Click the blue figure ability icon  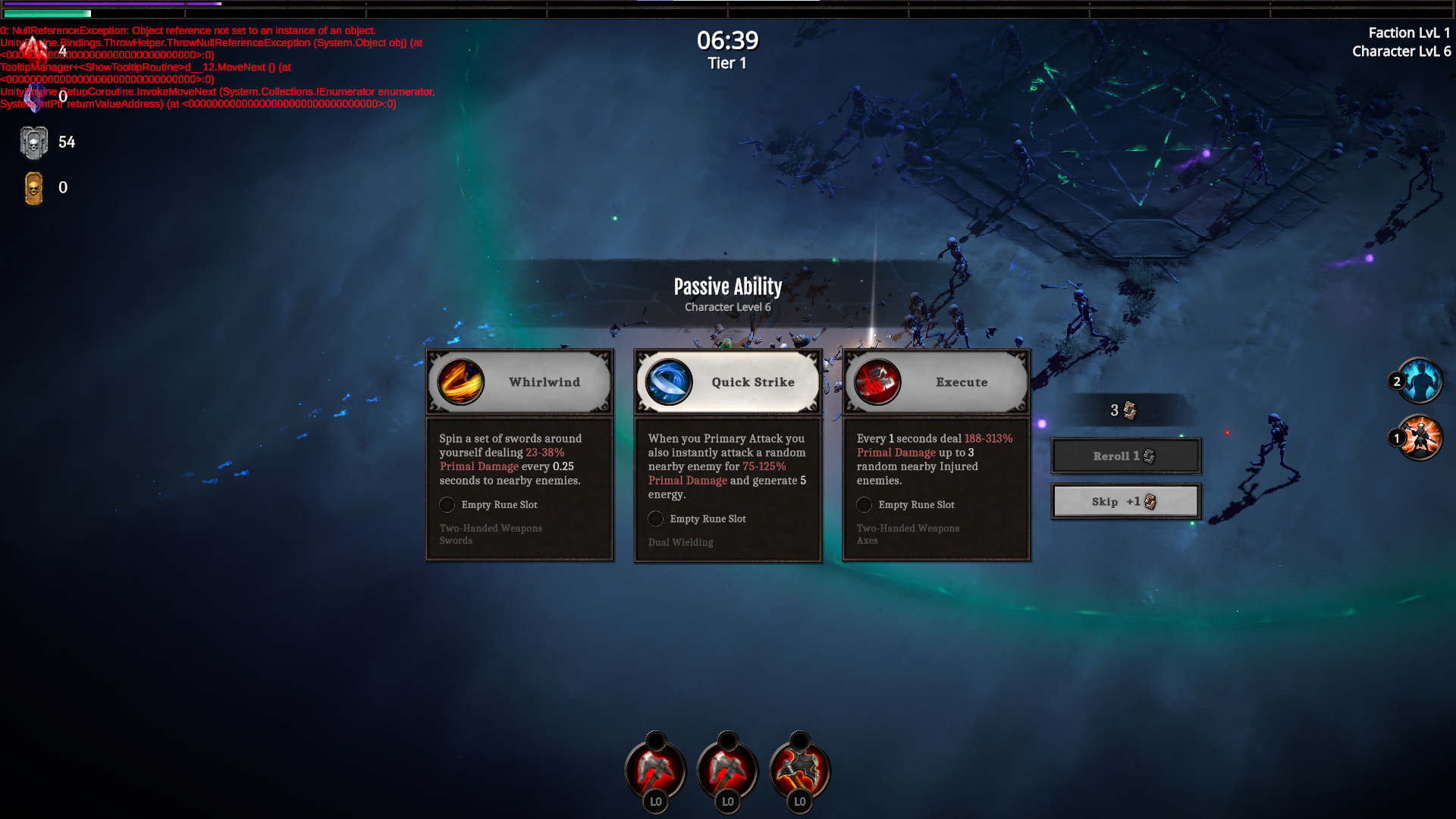[x=1420, y=380]
